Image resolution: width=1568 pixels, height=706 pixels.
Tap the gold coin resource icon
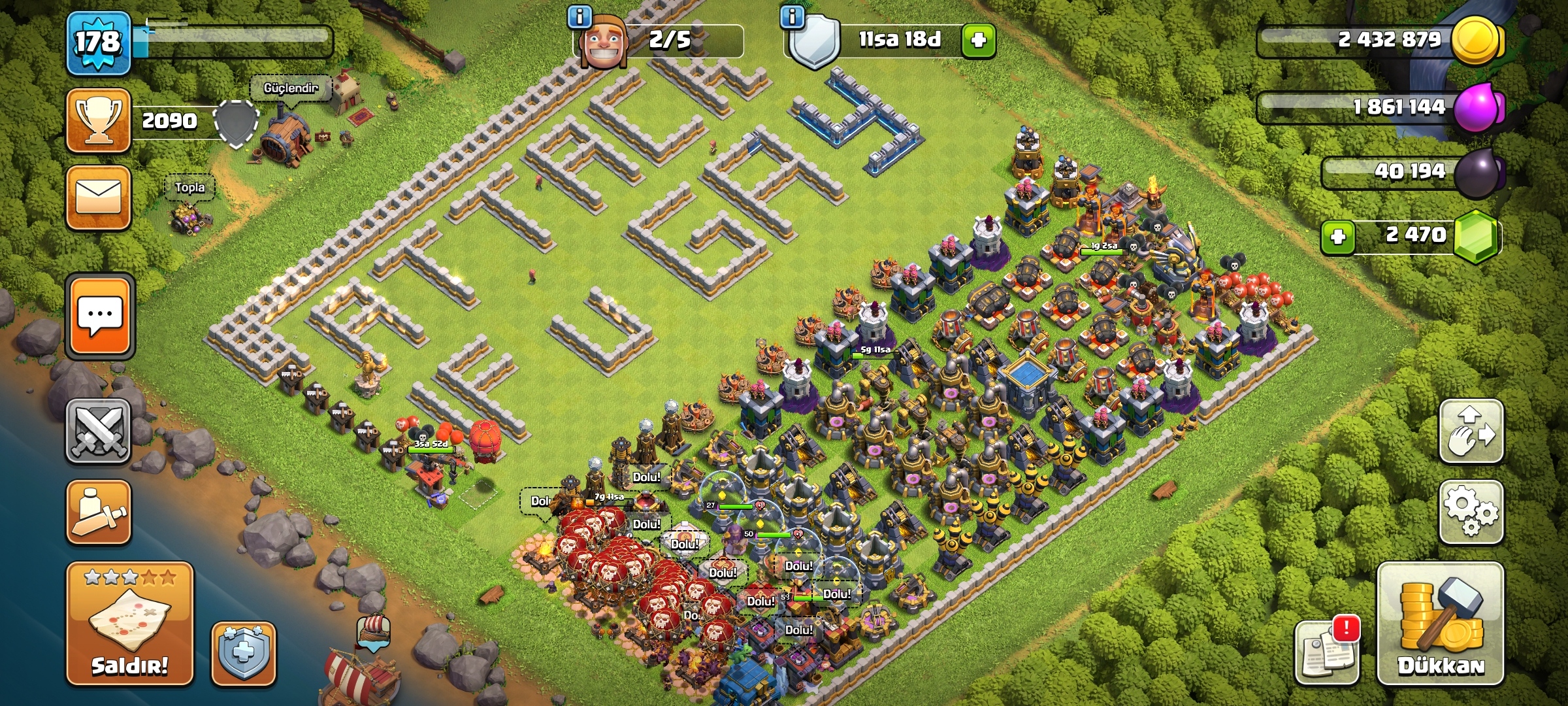click(x=1475, y=41)
